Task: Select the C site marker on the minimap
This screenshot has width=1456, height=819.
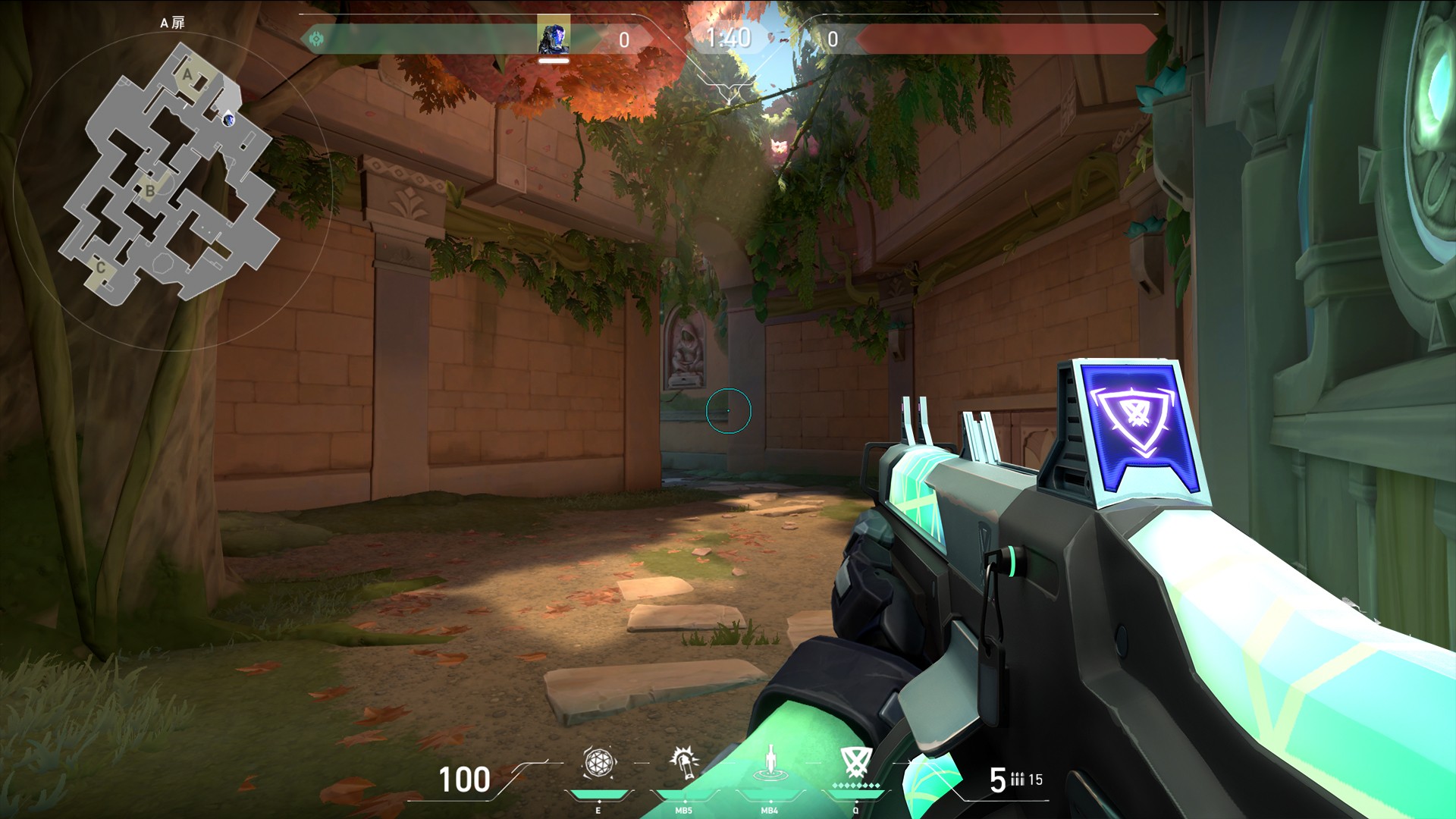Action: (101, 267)
